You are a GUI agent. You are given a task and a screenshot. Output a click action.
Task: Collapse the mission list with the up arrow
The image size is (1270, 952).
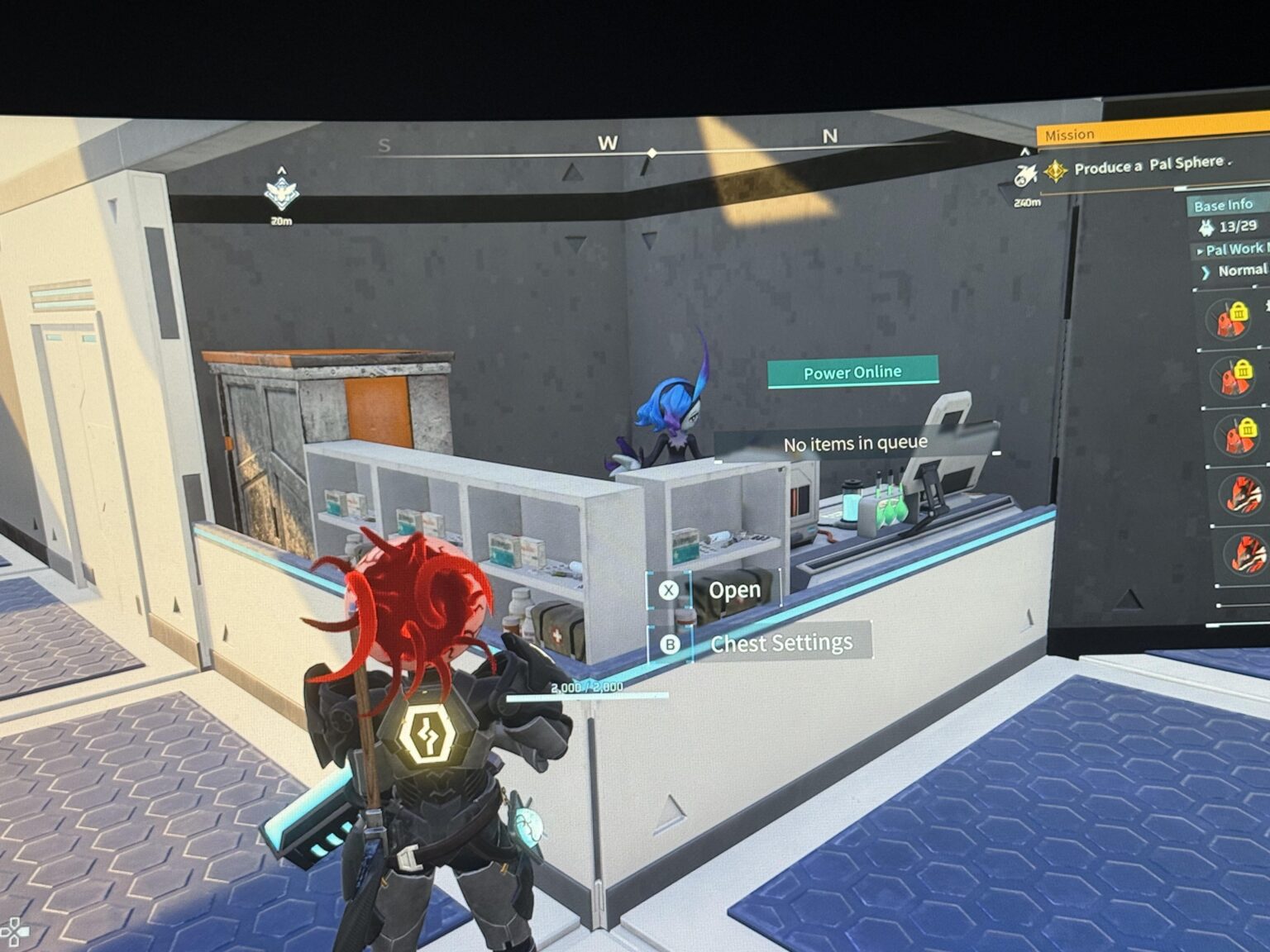pos(1024,150)
